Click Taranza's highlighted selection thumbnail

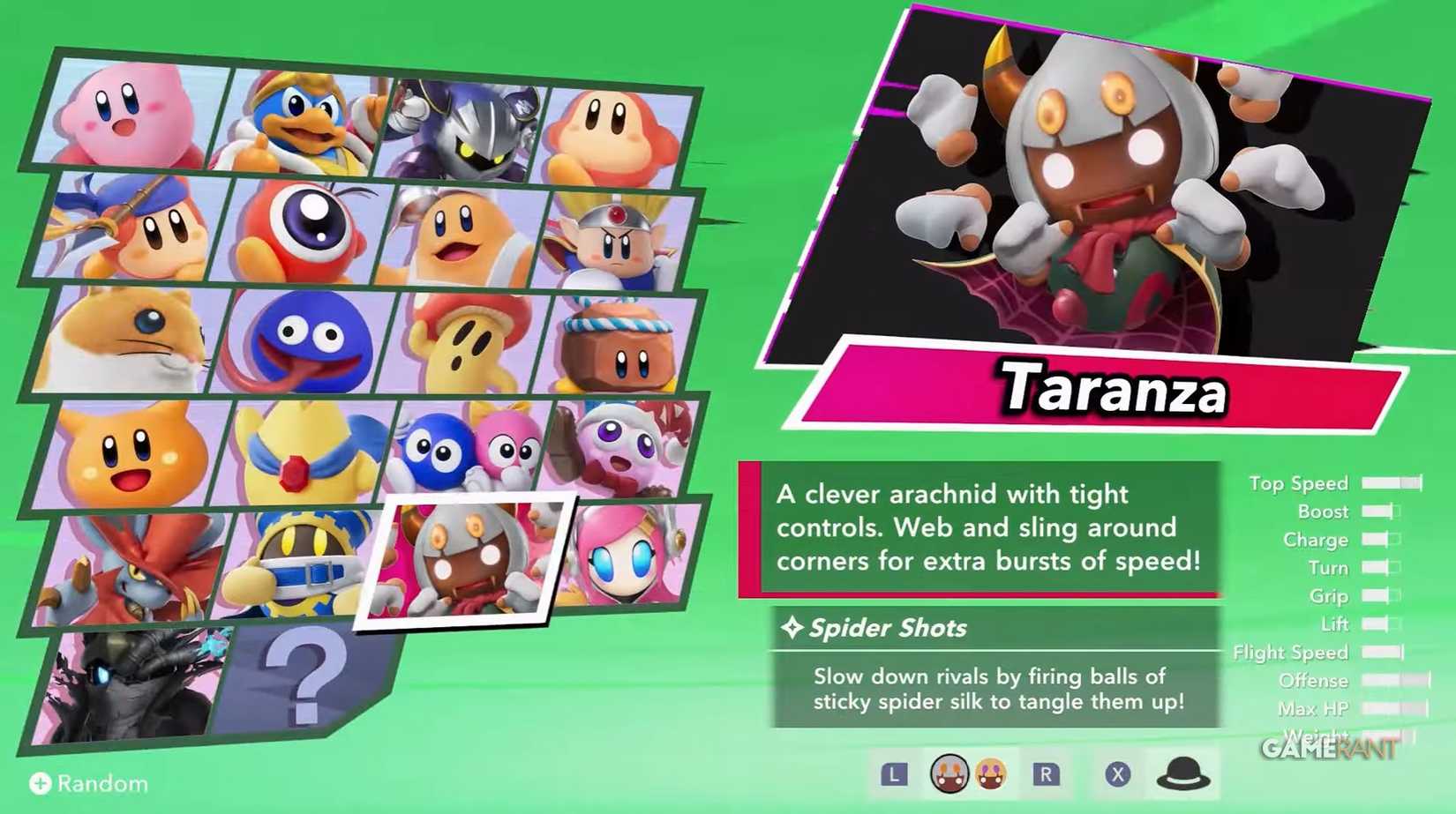477,560
